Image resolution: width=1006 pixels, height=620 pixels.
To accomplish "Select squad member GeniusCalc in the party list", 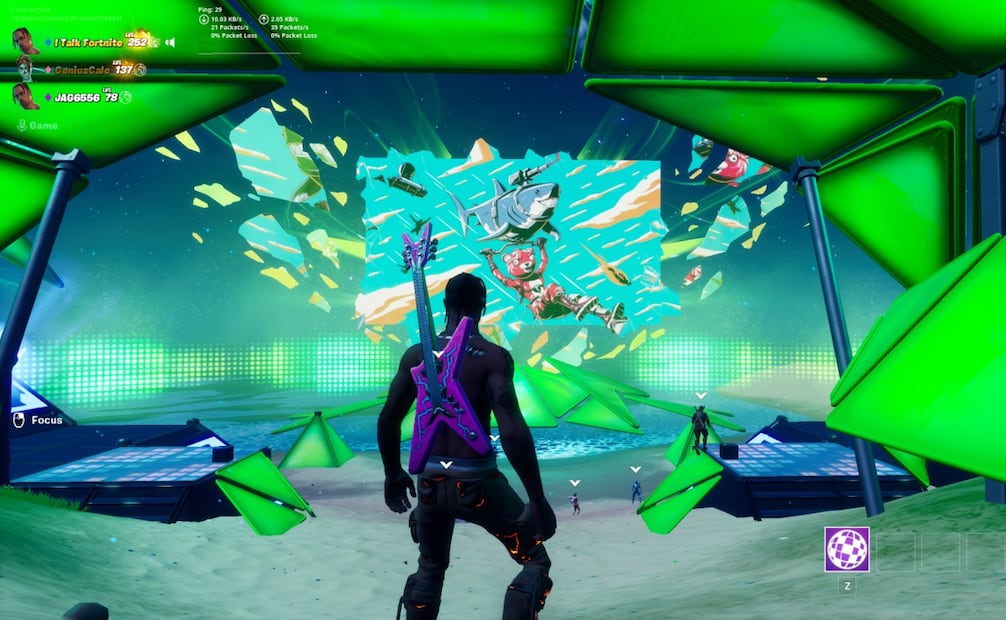I will (82, 69).
